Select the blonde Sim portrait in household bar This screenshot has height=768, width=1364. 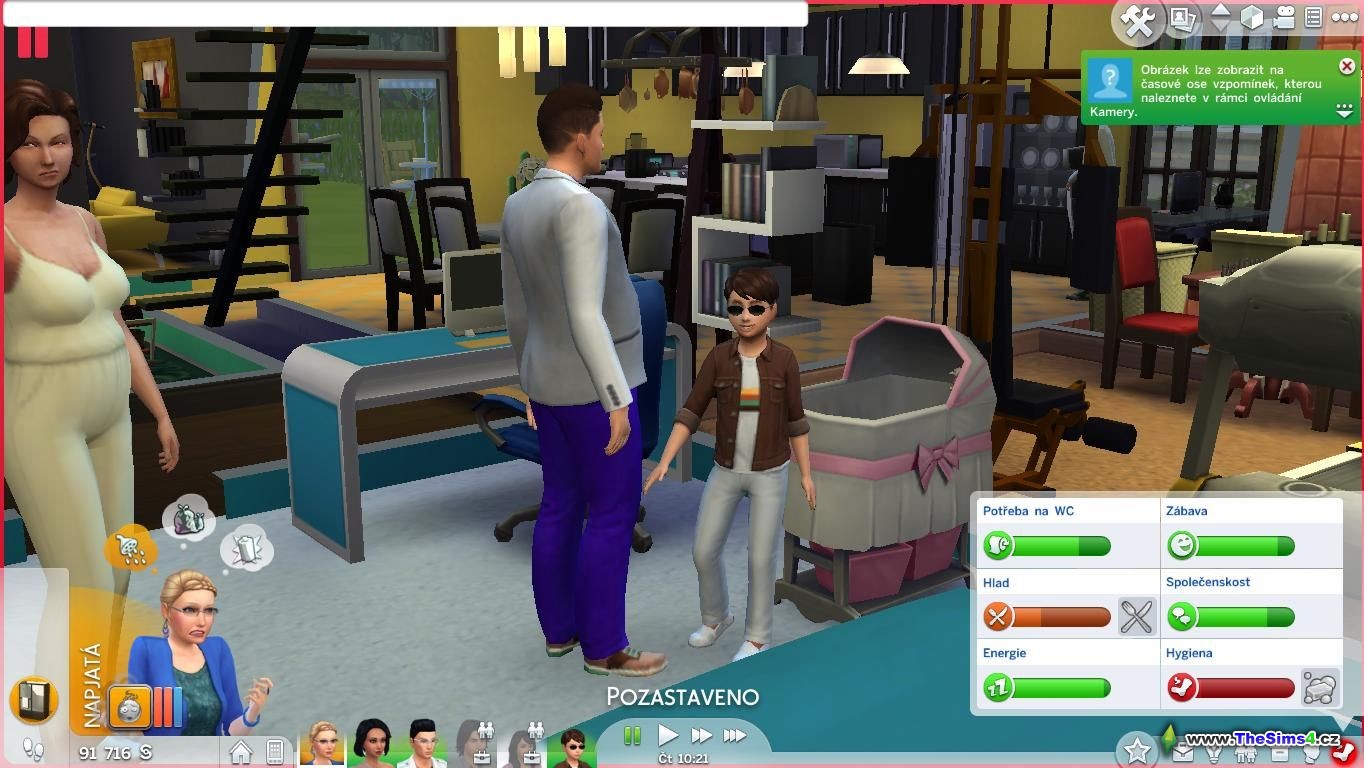click(x=322, y=744)
